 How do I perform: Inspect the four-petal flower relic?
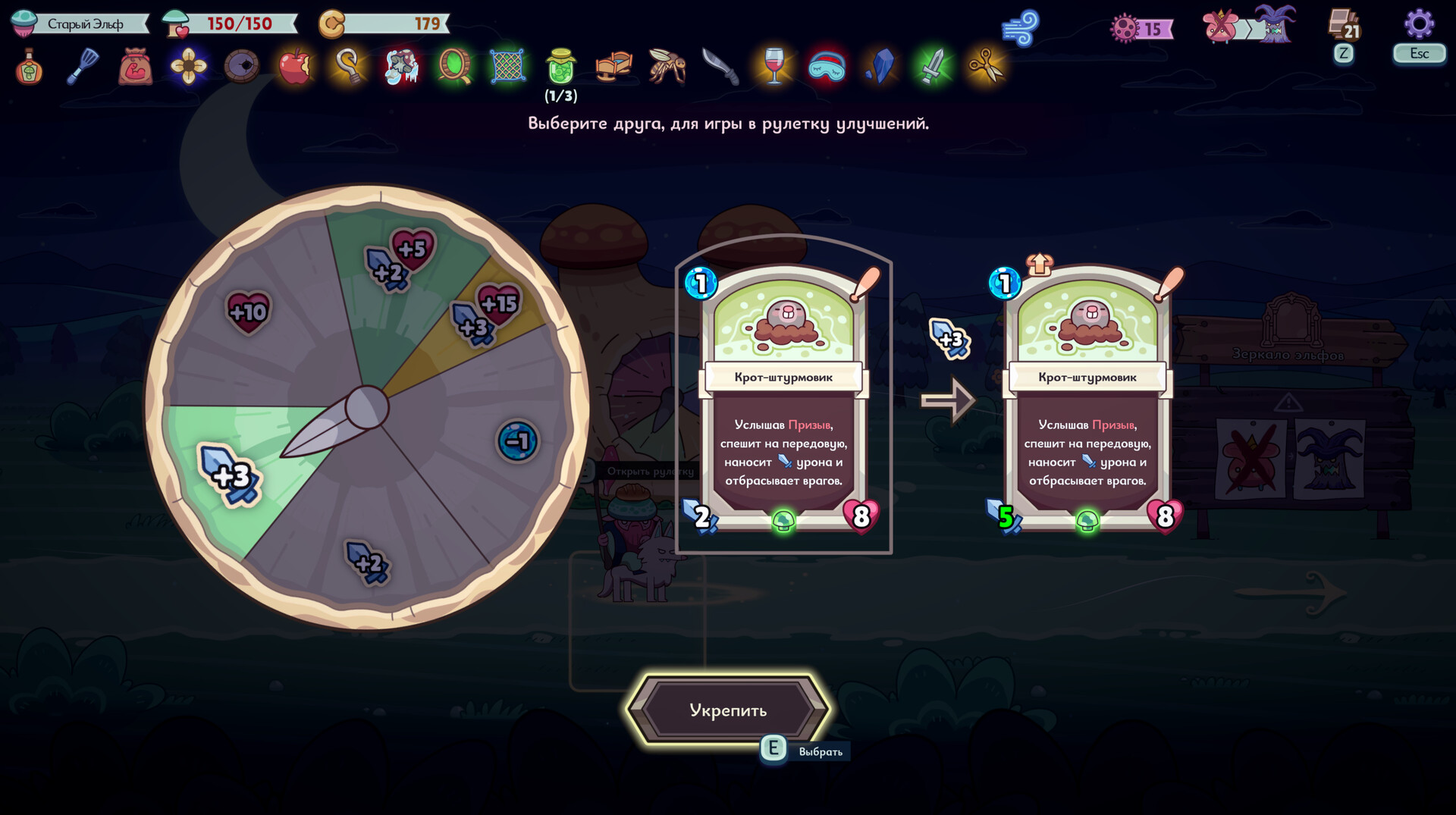pyautogui.click(x=189, y=67)
